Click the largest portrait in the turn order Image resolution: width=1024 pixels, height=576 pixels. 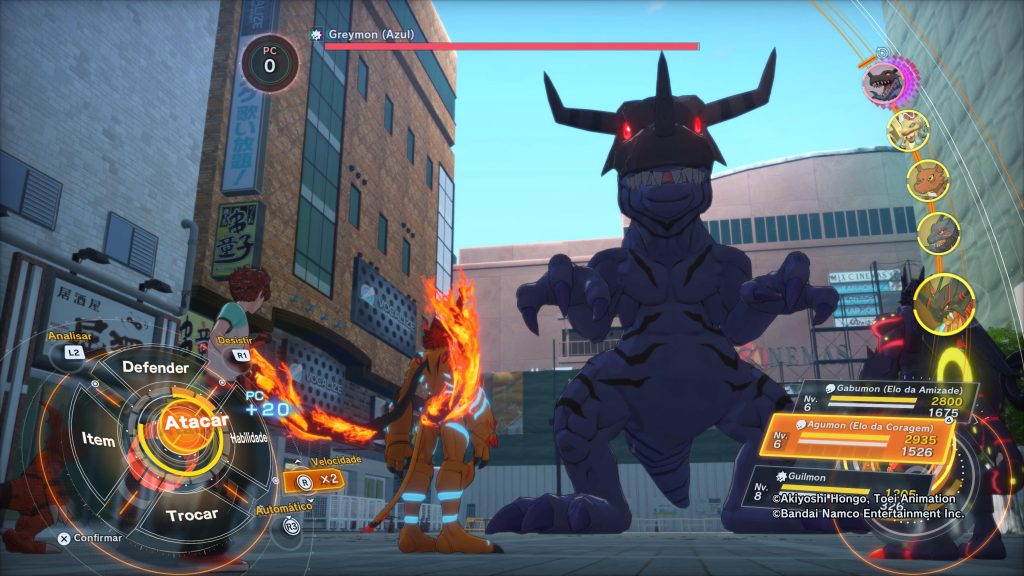point(943,301)
